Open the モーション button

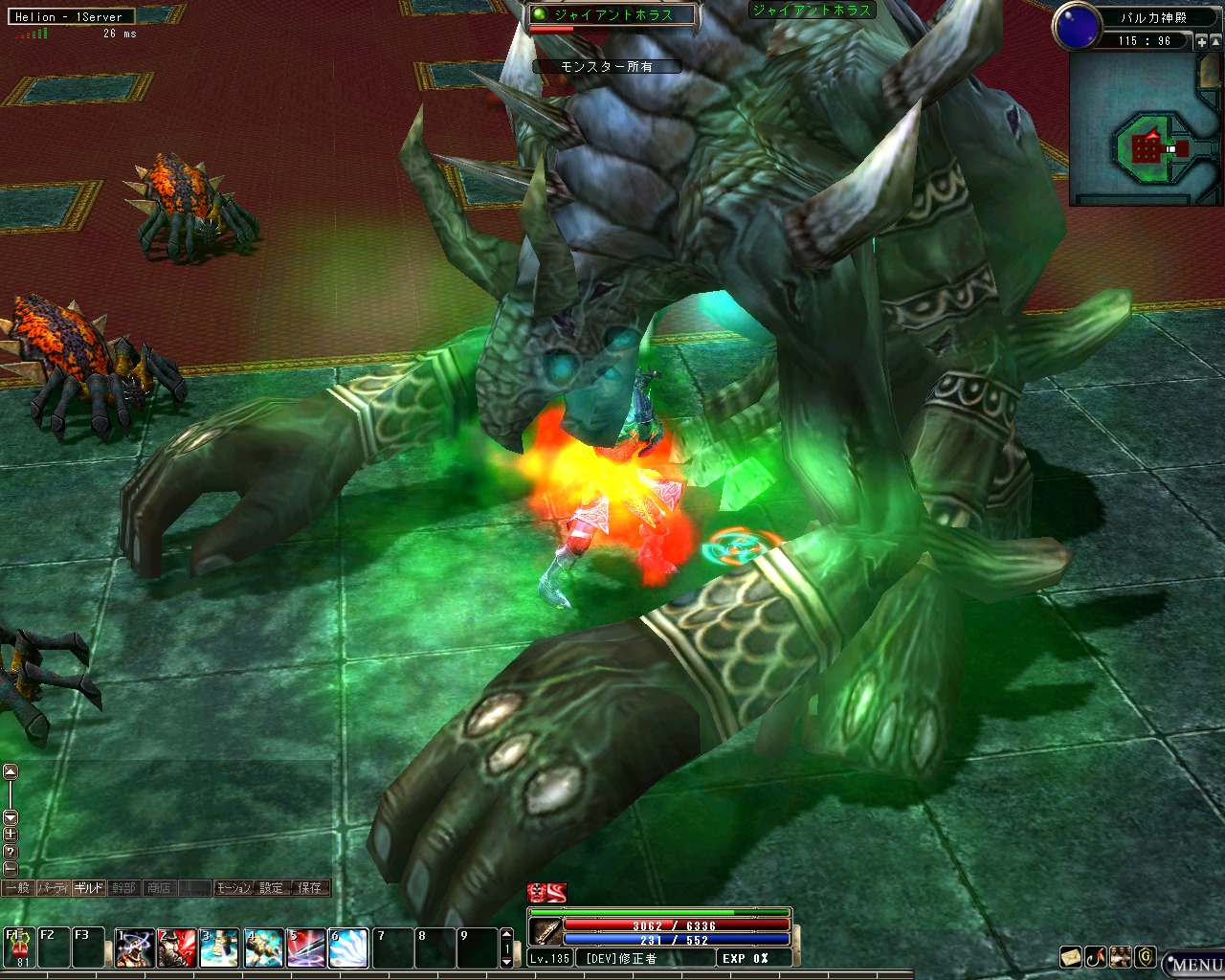tap(234, 888)
